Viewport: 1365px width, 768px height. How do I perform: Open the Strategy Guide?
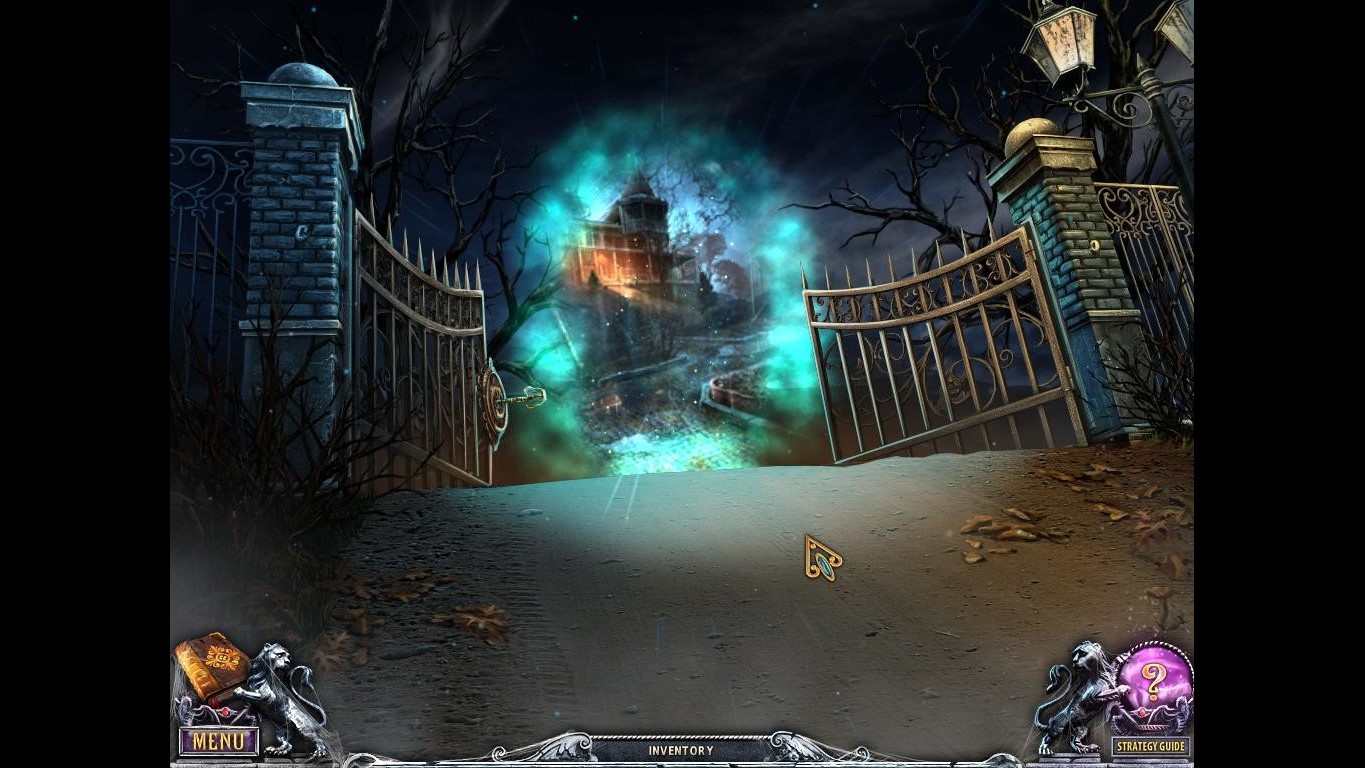(1150, 747)
